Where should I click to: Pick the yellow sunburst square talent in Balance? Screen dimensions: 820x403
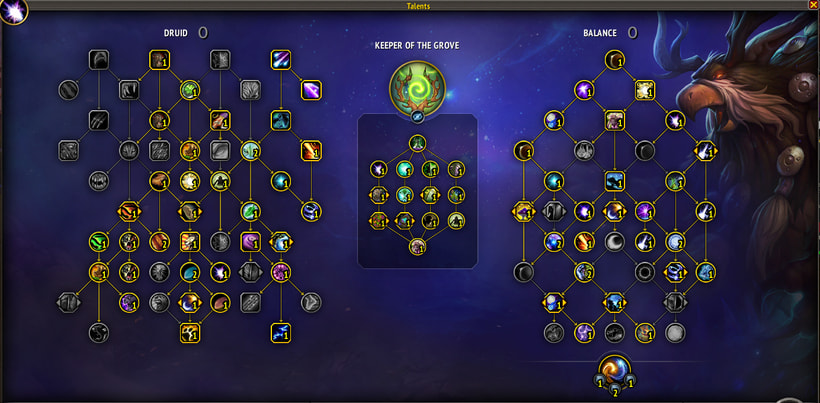tap(644, 90)
